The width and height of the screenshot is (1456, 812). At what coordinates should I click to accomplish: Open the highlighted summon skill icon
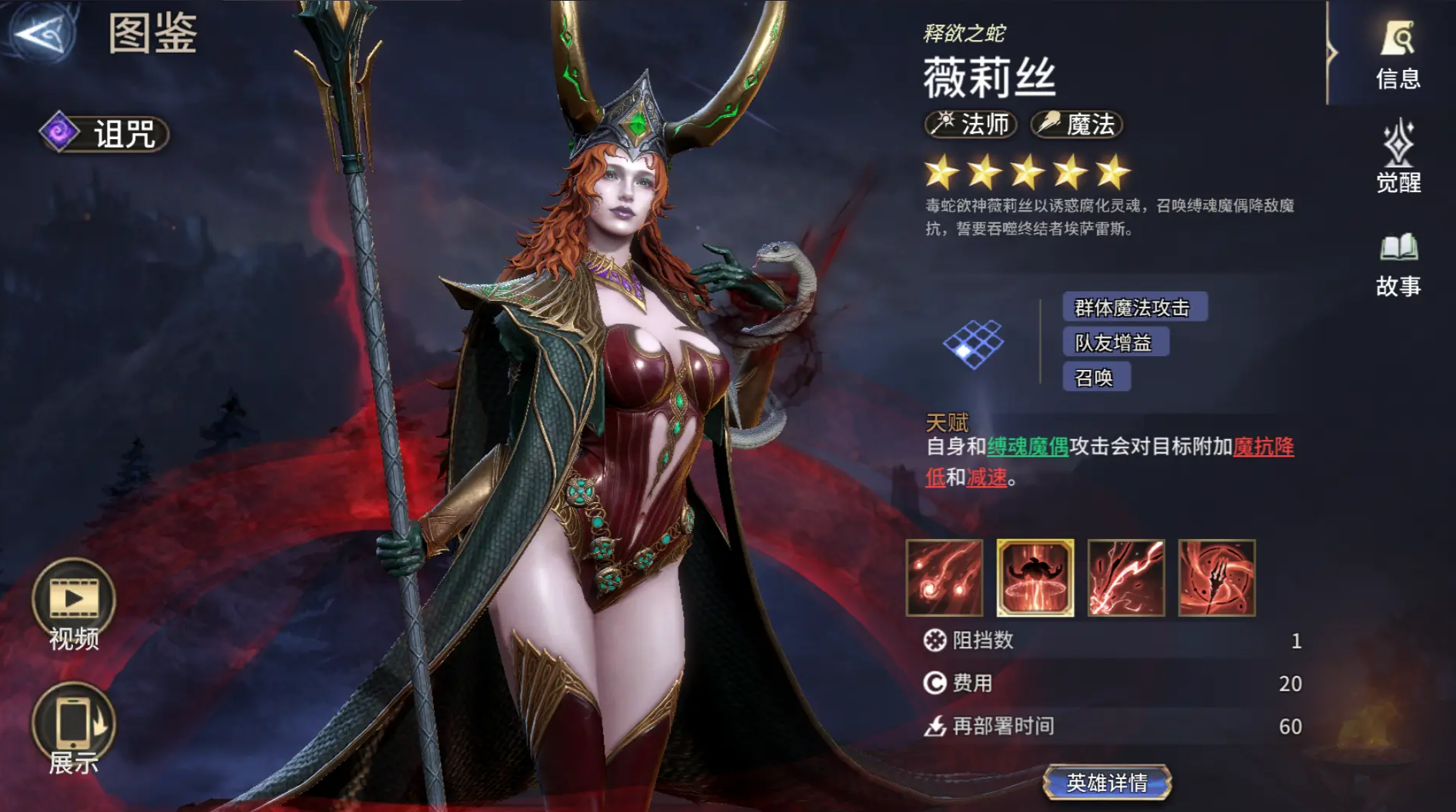tap(1035, 578)
